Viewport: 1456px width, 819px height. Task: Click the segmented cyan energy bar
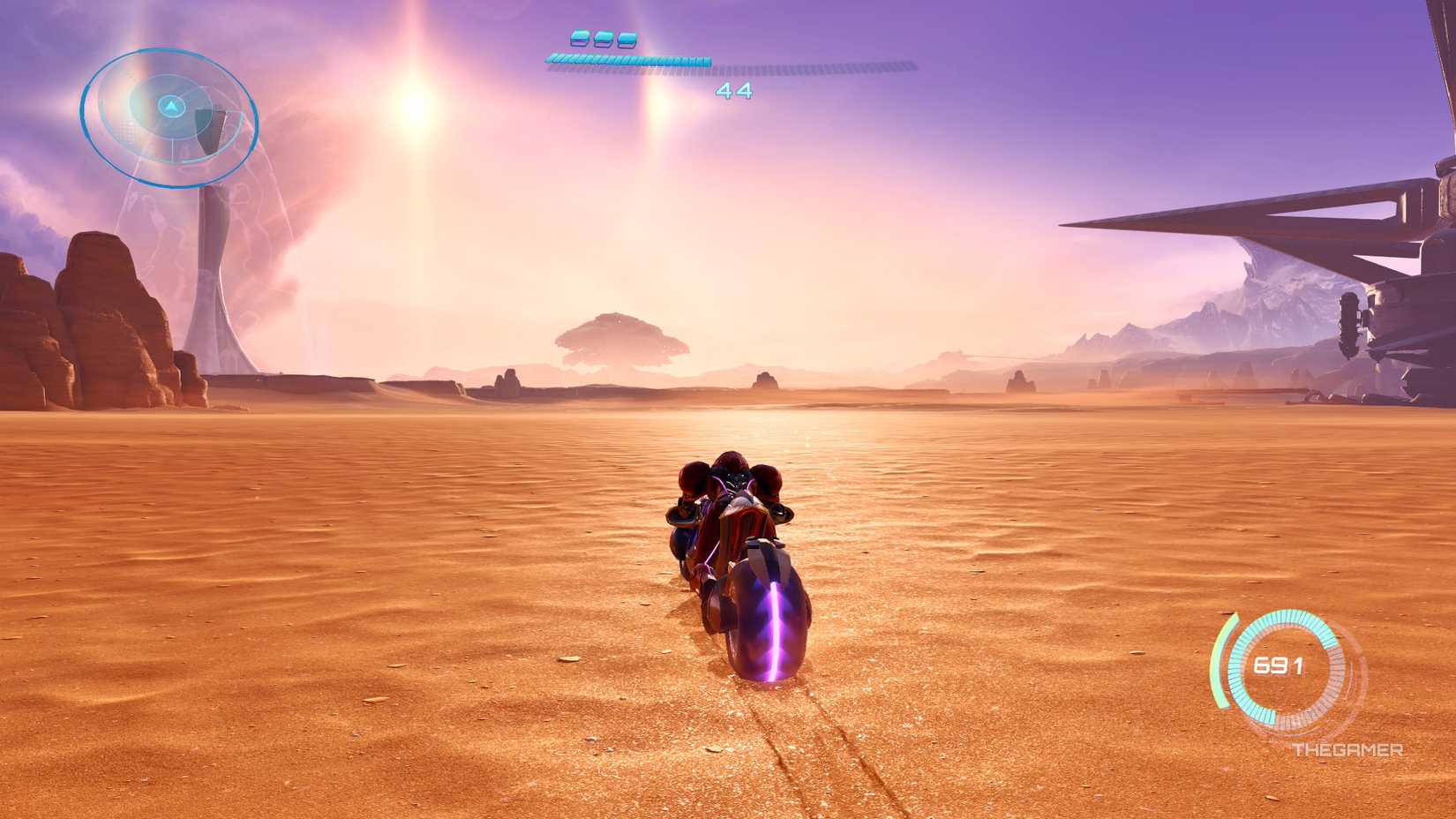pyautogui.click(x=628, y=61)
